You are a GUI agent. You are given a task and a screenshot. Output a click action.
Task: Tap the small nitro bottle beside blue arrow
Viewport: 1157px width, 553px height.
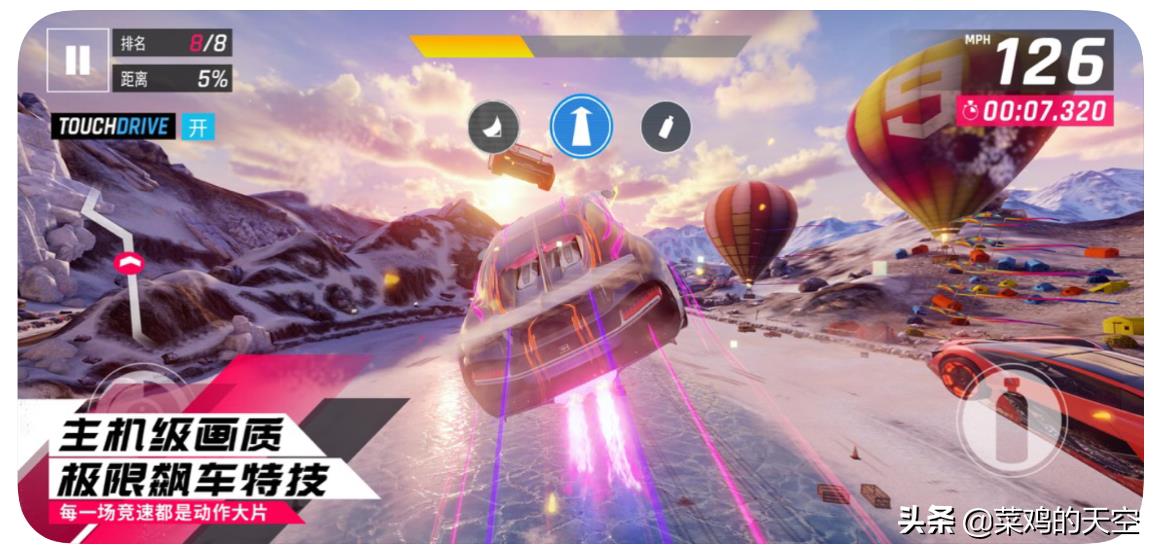pos(666,127)
